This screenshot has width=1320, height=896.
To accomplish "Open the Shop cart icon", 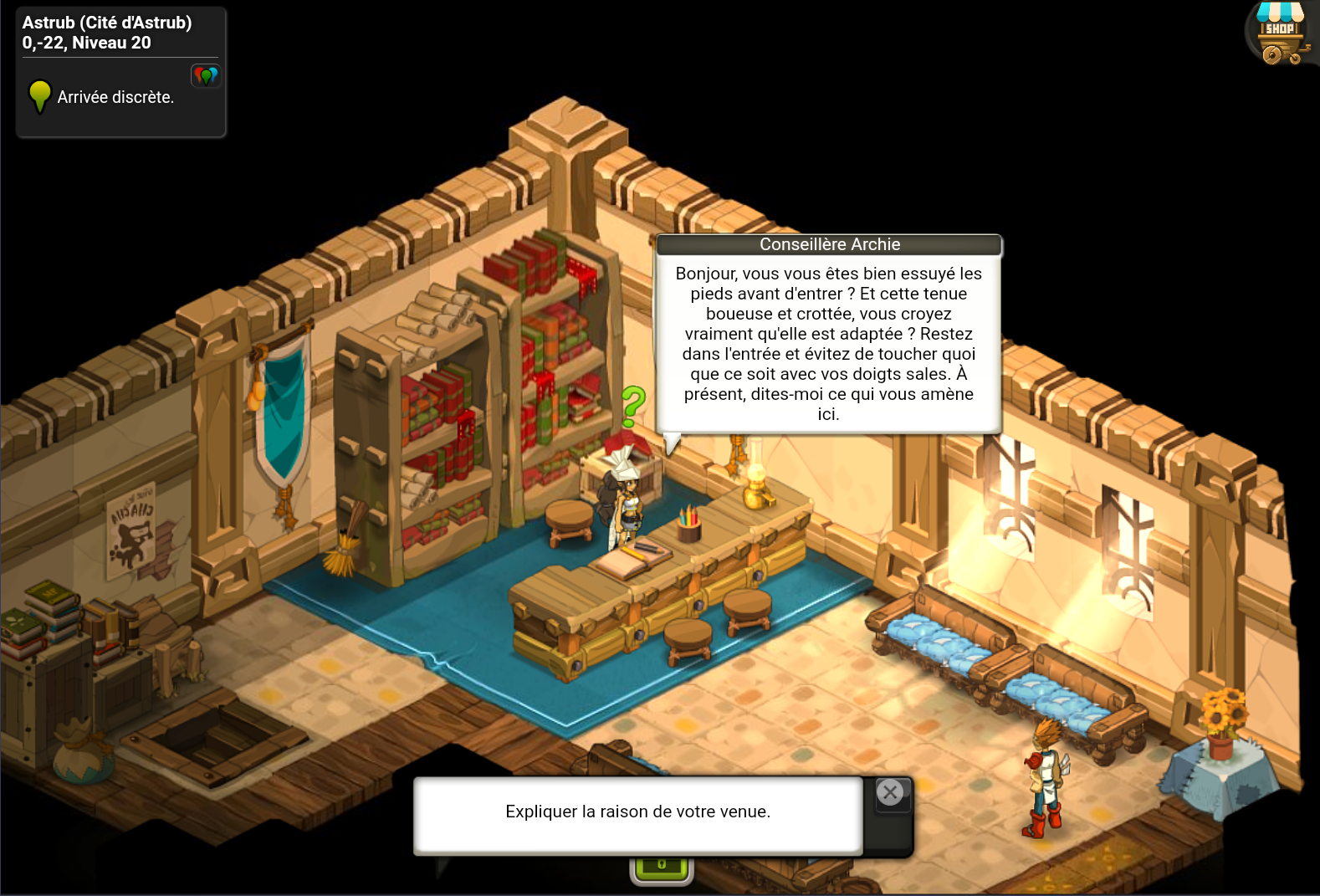I will (x=1281, y=34).
